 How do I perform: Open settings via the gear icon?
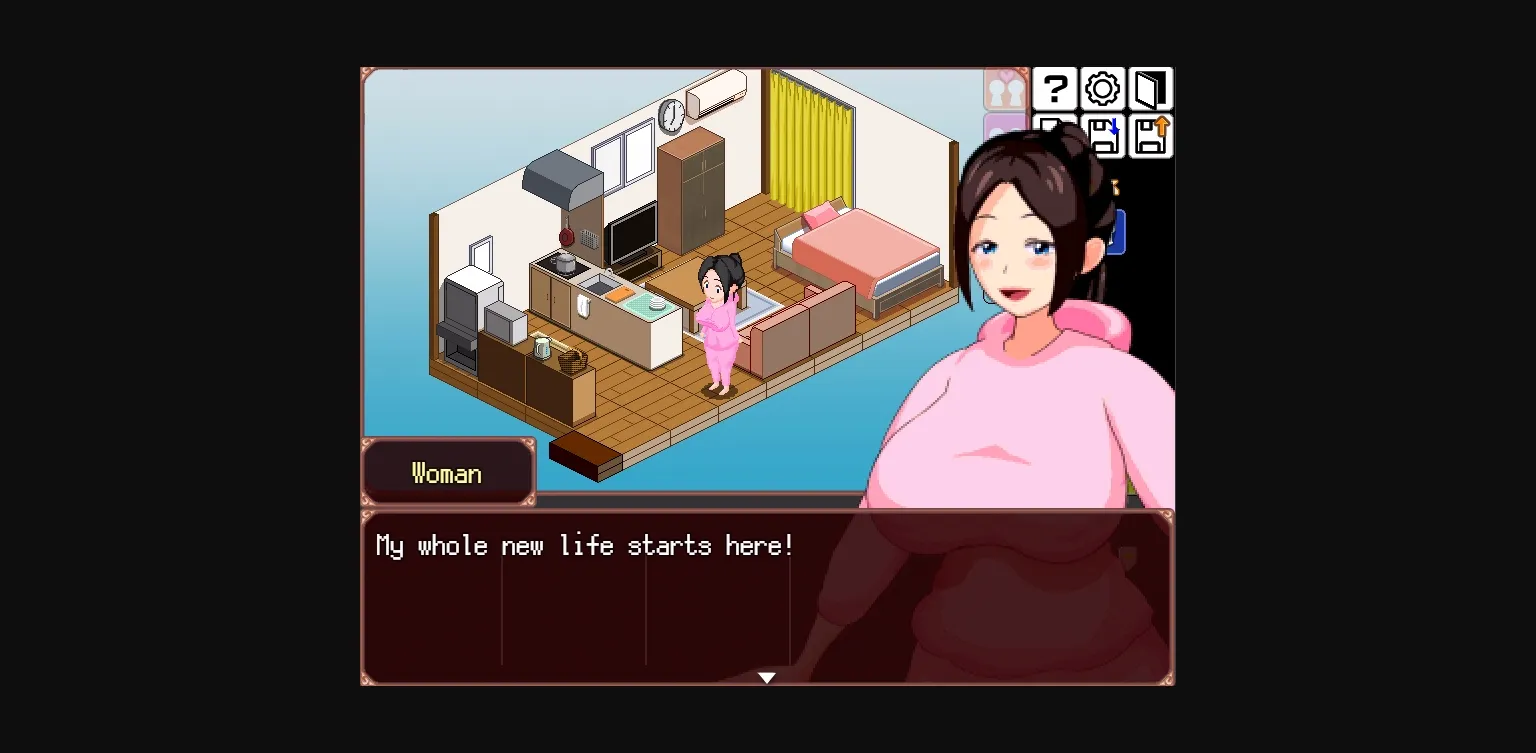1101,89
